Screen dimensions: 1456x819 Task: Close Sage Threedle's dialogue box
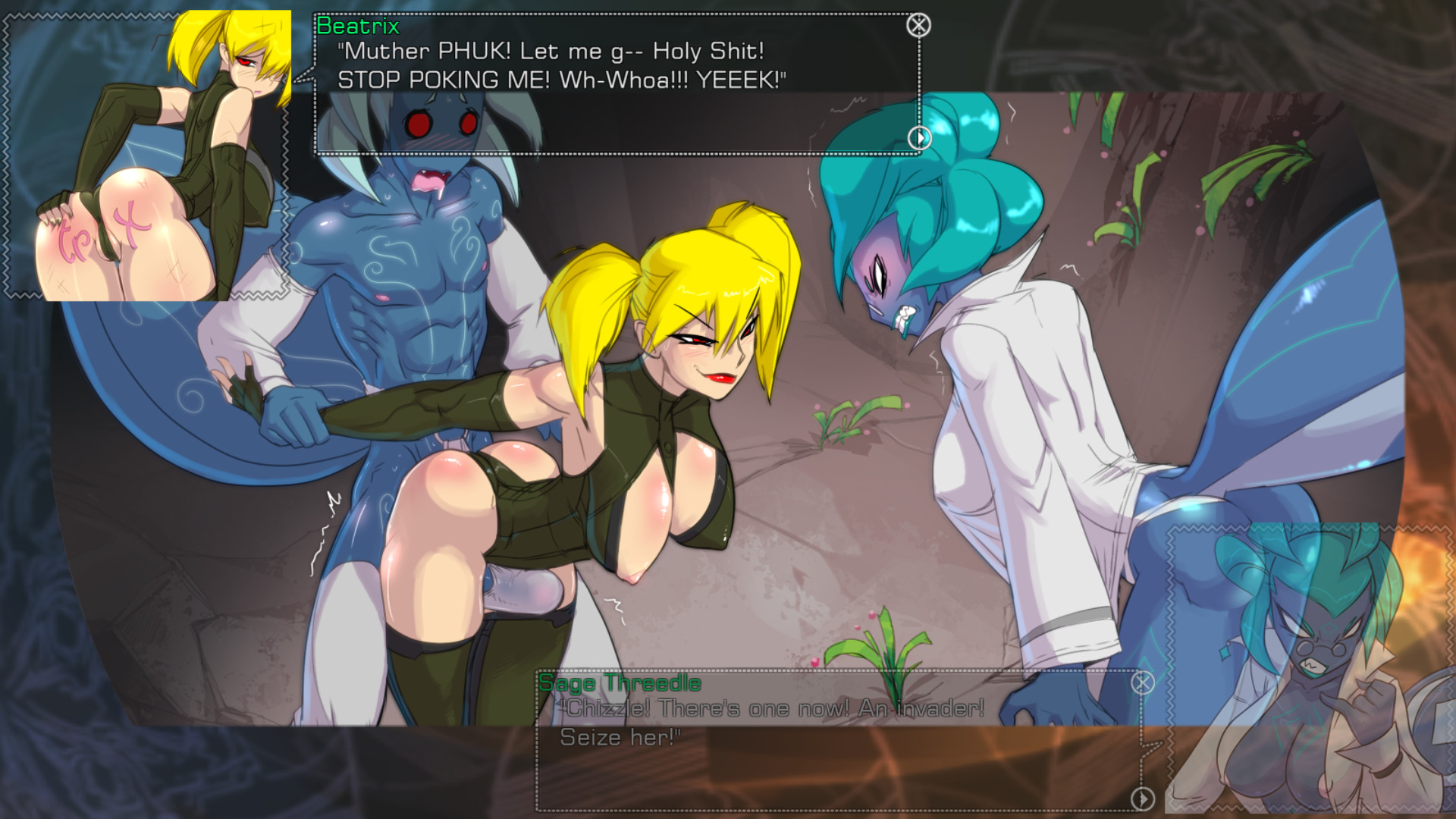[1143, 683]
